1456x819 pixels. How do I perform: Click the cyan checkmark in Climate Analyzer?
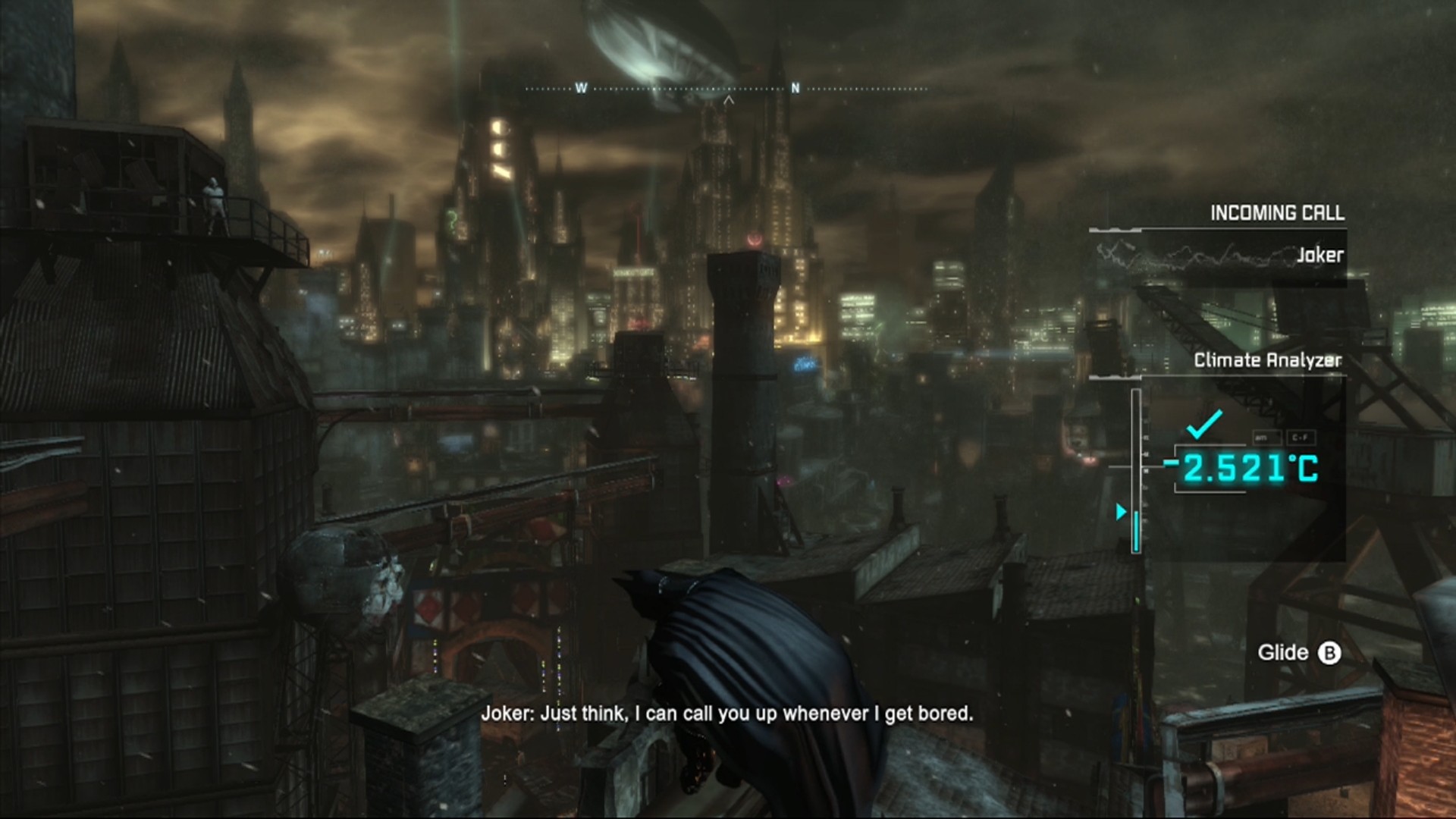(1204, 423)
